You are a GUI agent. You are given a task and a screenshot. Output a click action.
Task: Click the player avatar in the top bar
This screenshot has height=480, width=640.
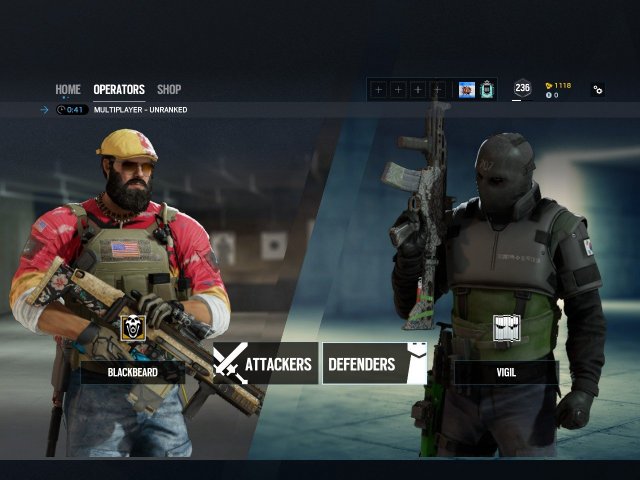pos(467,90)
